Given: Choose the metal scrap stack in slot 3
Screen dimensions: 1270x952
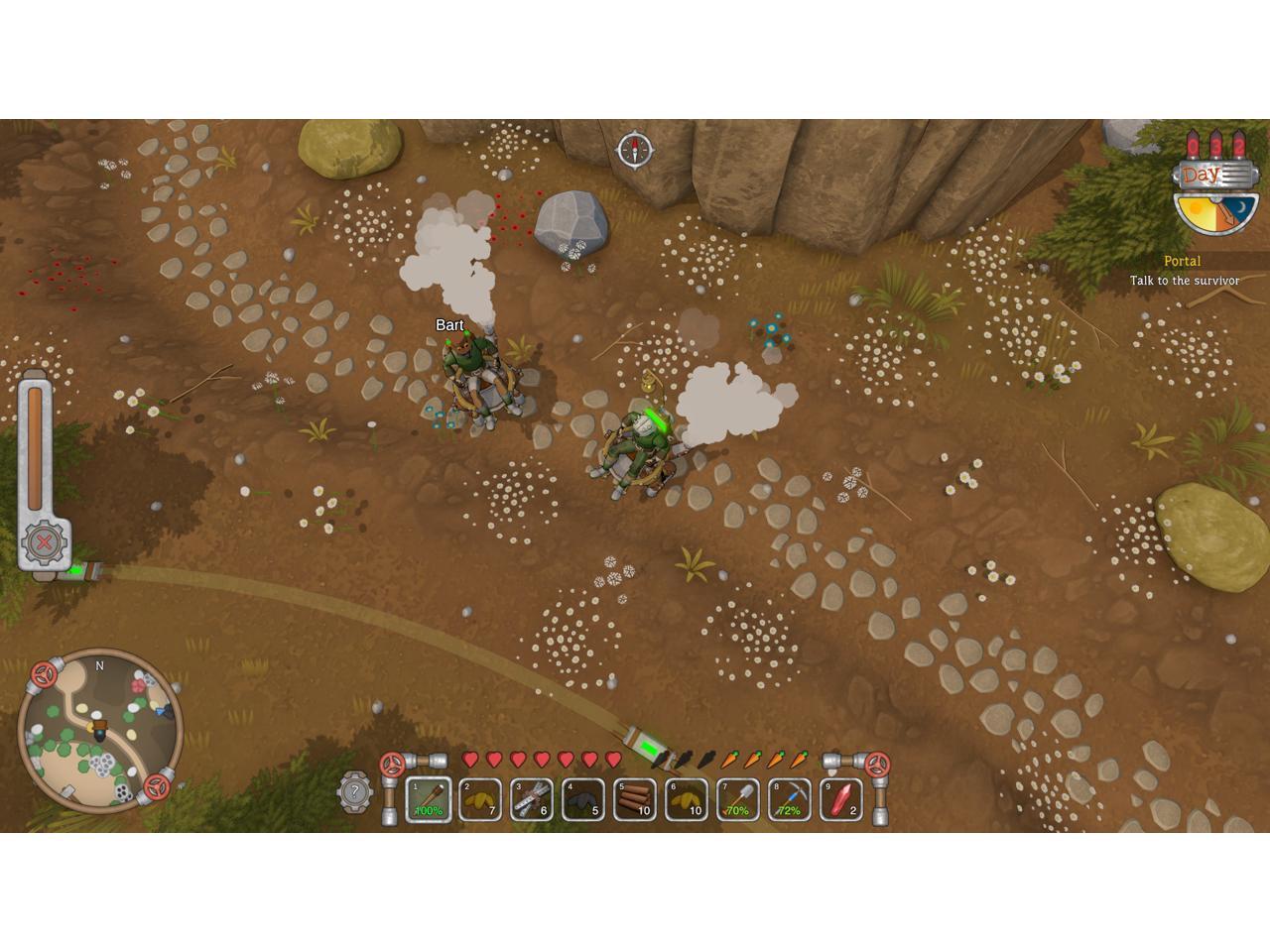Looking at the screenshot, I should [532, 799].
